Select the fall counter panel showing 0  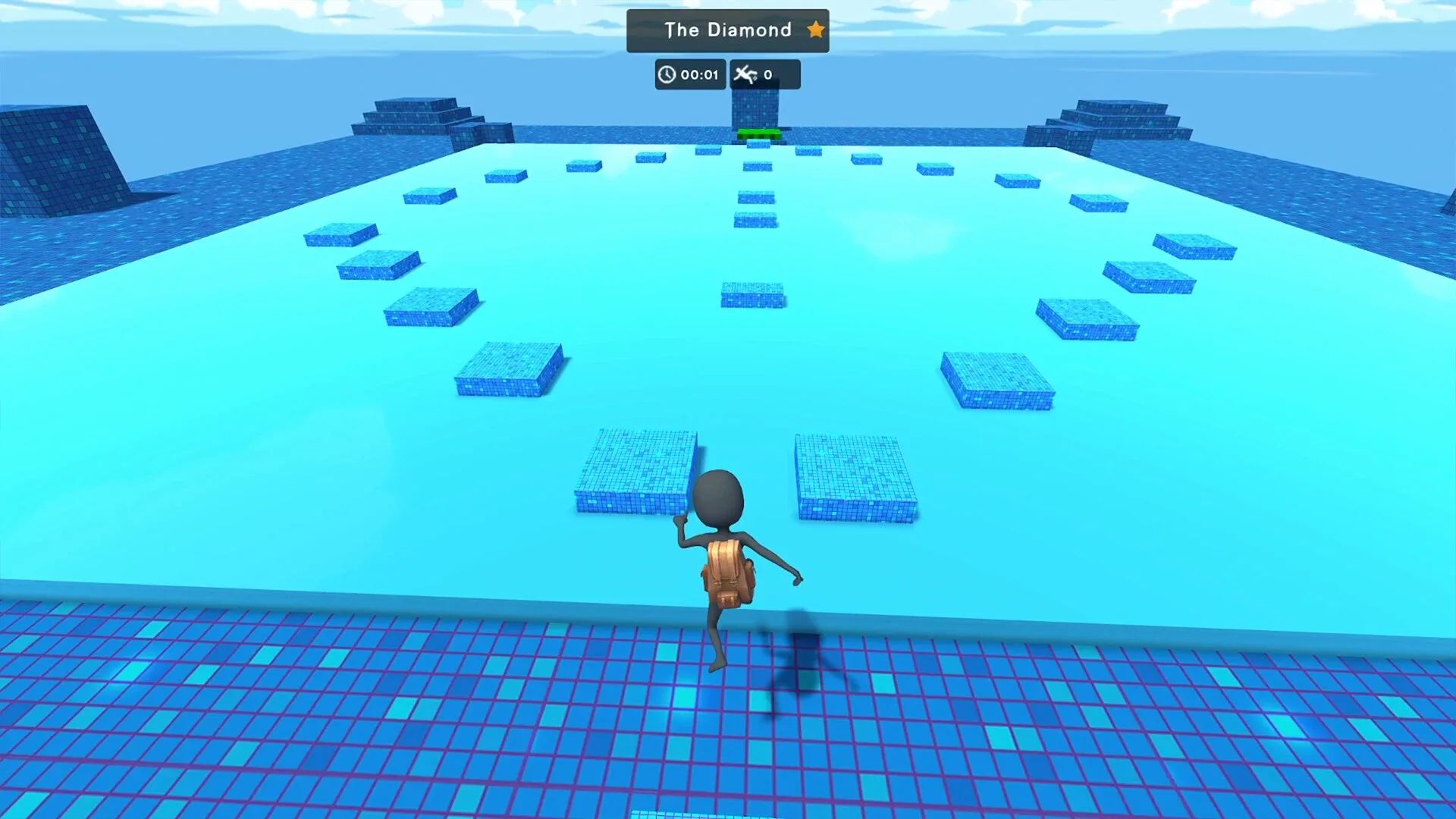764,74
